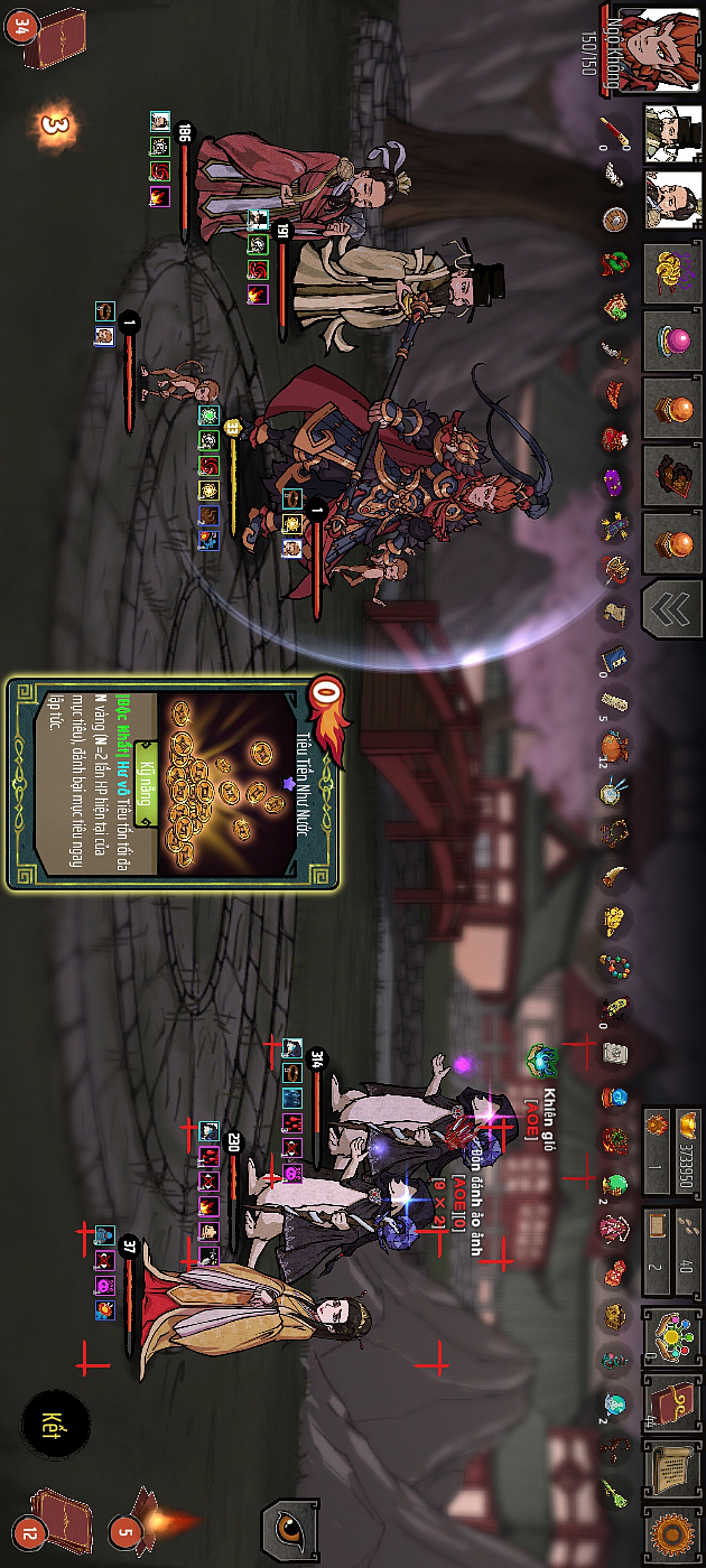Select the black-hat companion portrait
This screenshot has width=706, height=1568.
point(672,134)
